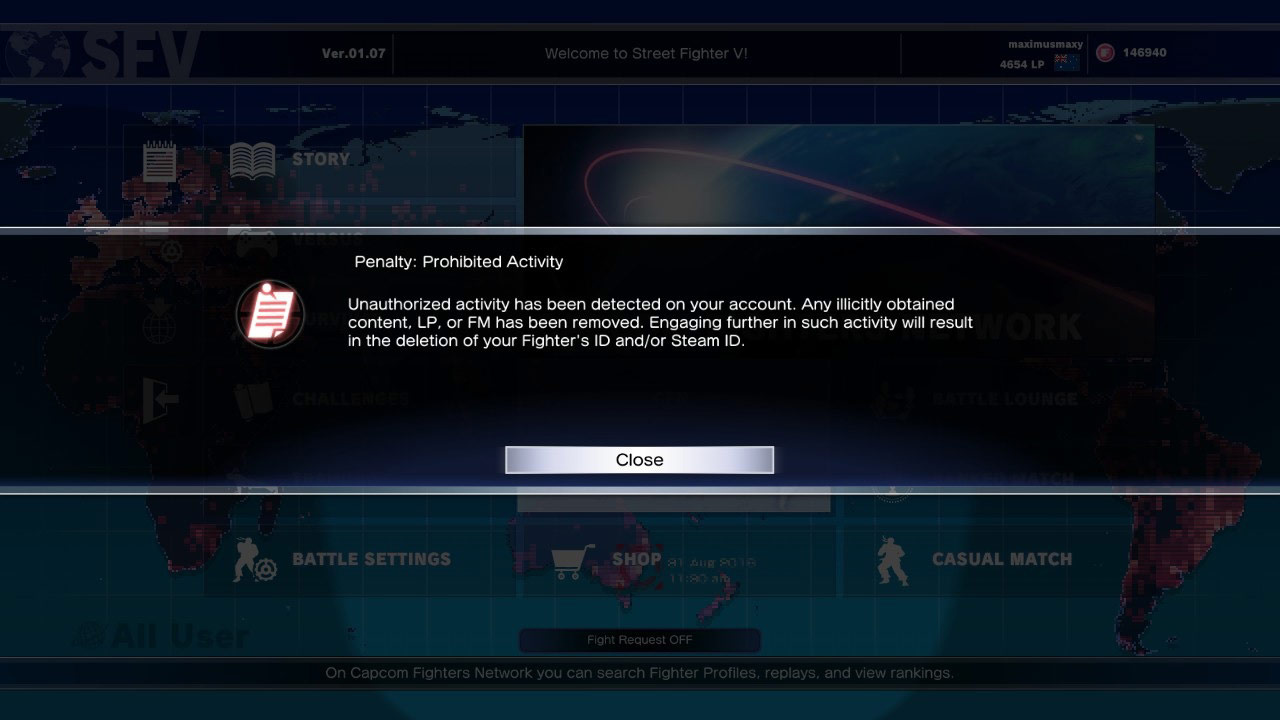Select the Casual Match fighter icon

coord(893,559)
